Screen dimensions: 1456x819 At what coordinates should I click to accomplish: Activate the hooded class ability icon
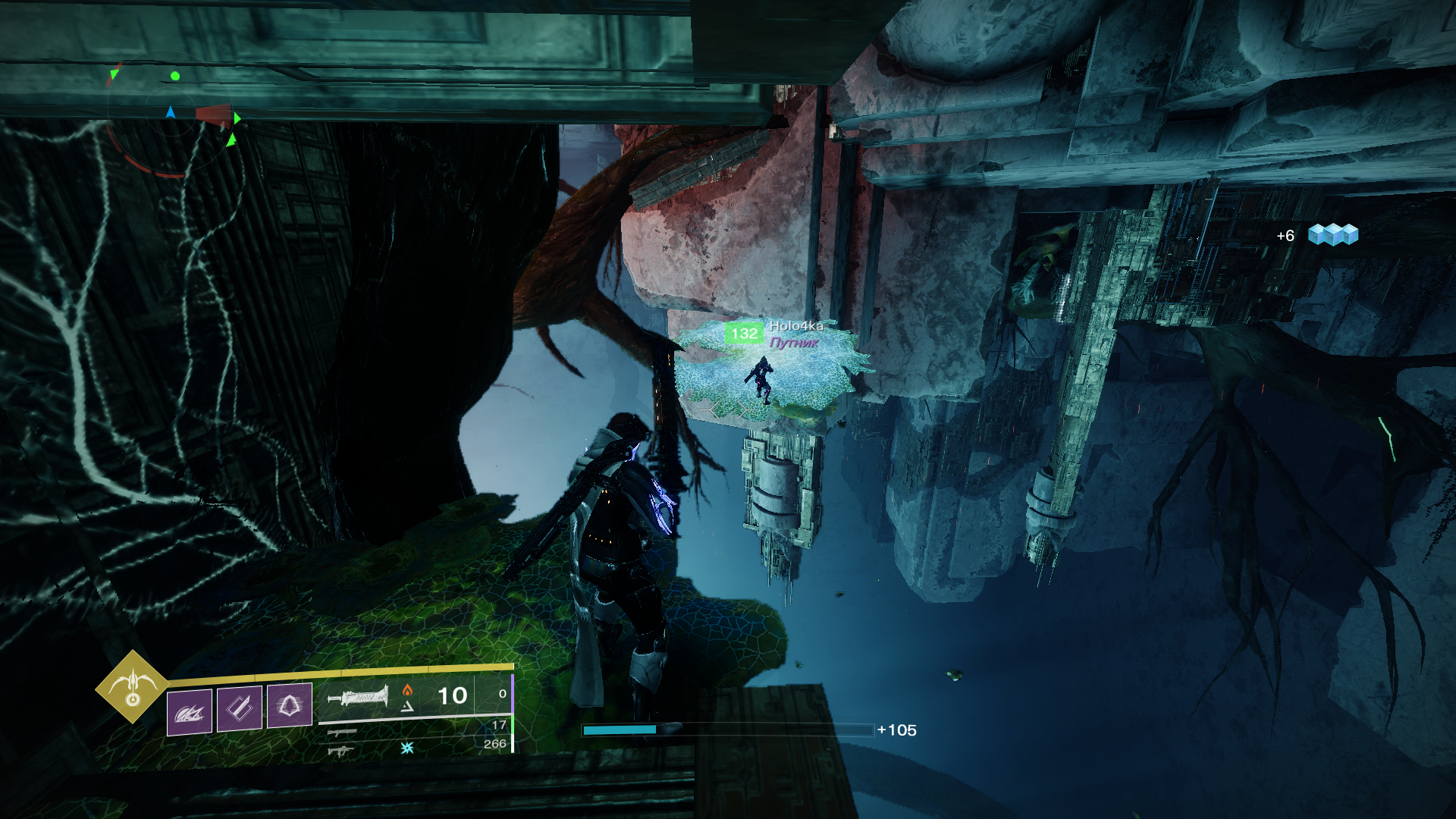coord(289,705)
